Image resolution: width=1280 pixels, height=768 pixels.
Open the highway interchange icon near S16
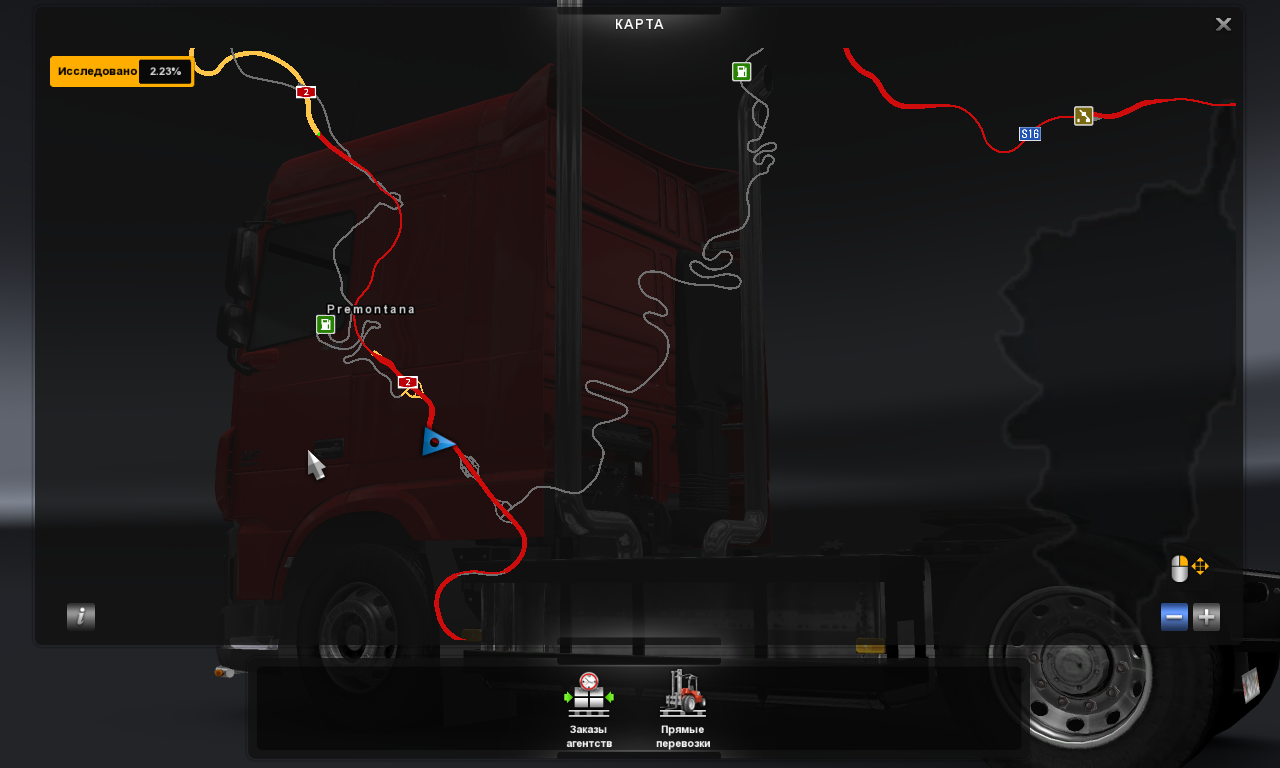tap(1086, 116)
